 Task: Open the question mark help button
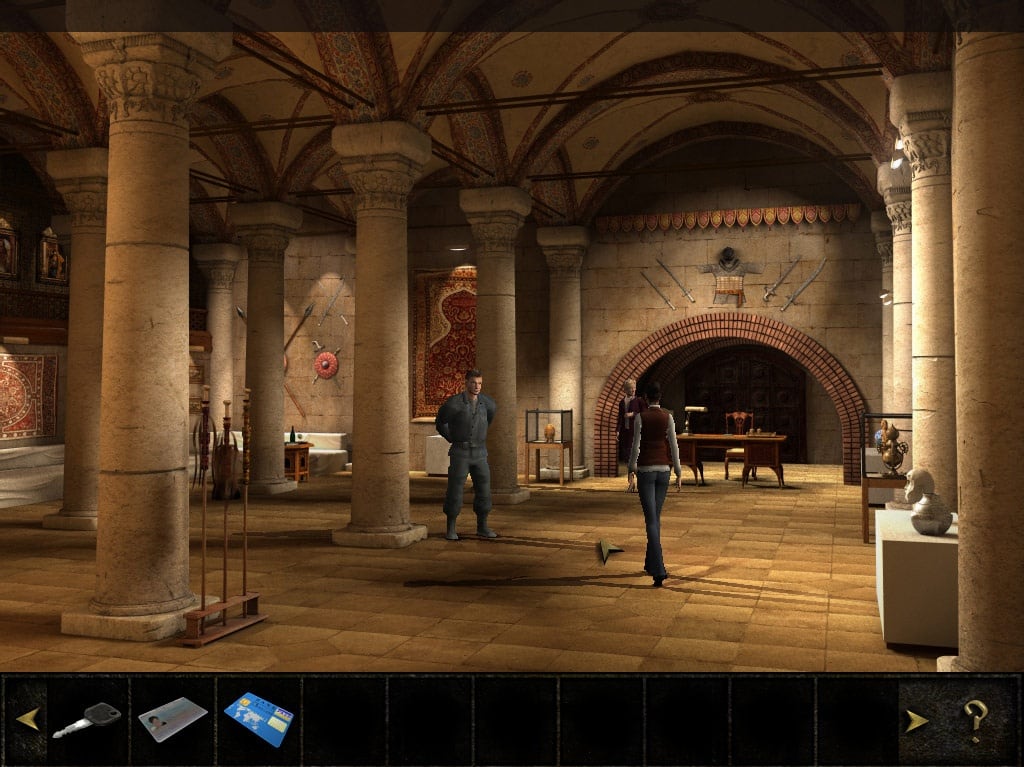point(975,718)
